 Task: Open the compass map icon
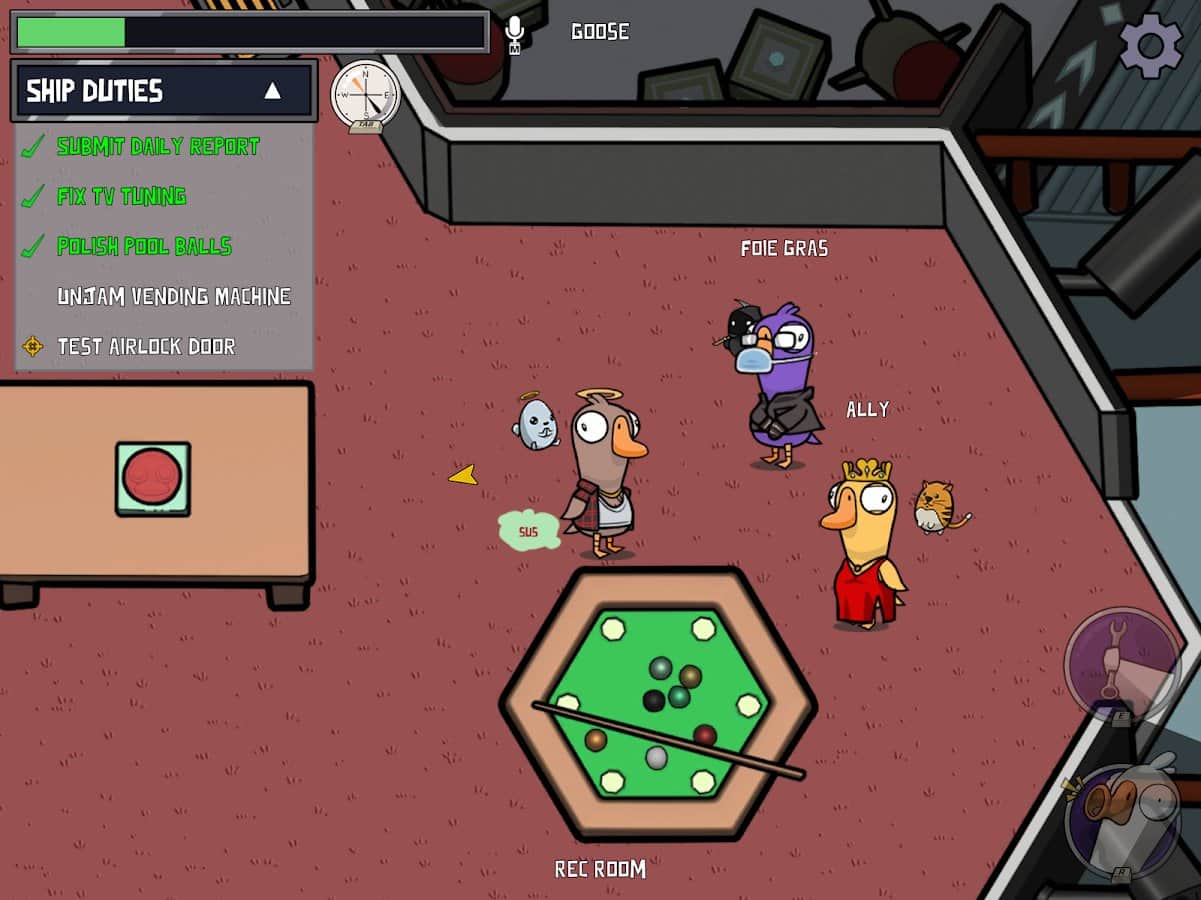pyautogui.click(x=365, y=95)
